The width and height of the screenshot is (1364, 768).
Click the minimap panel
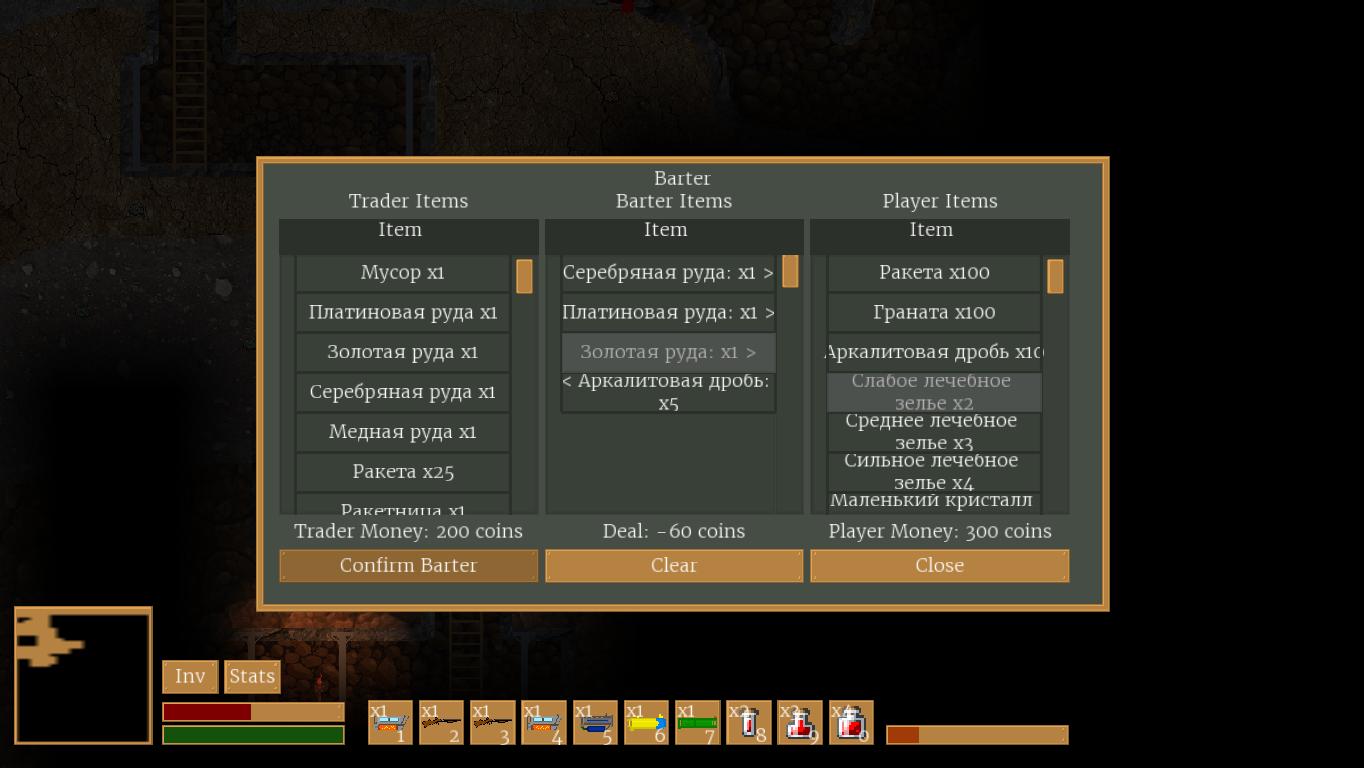(x=83, y=676)
